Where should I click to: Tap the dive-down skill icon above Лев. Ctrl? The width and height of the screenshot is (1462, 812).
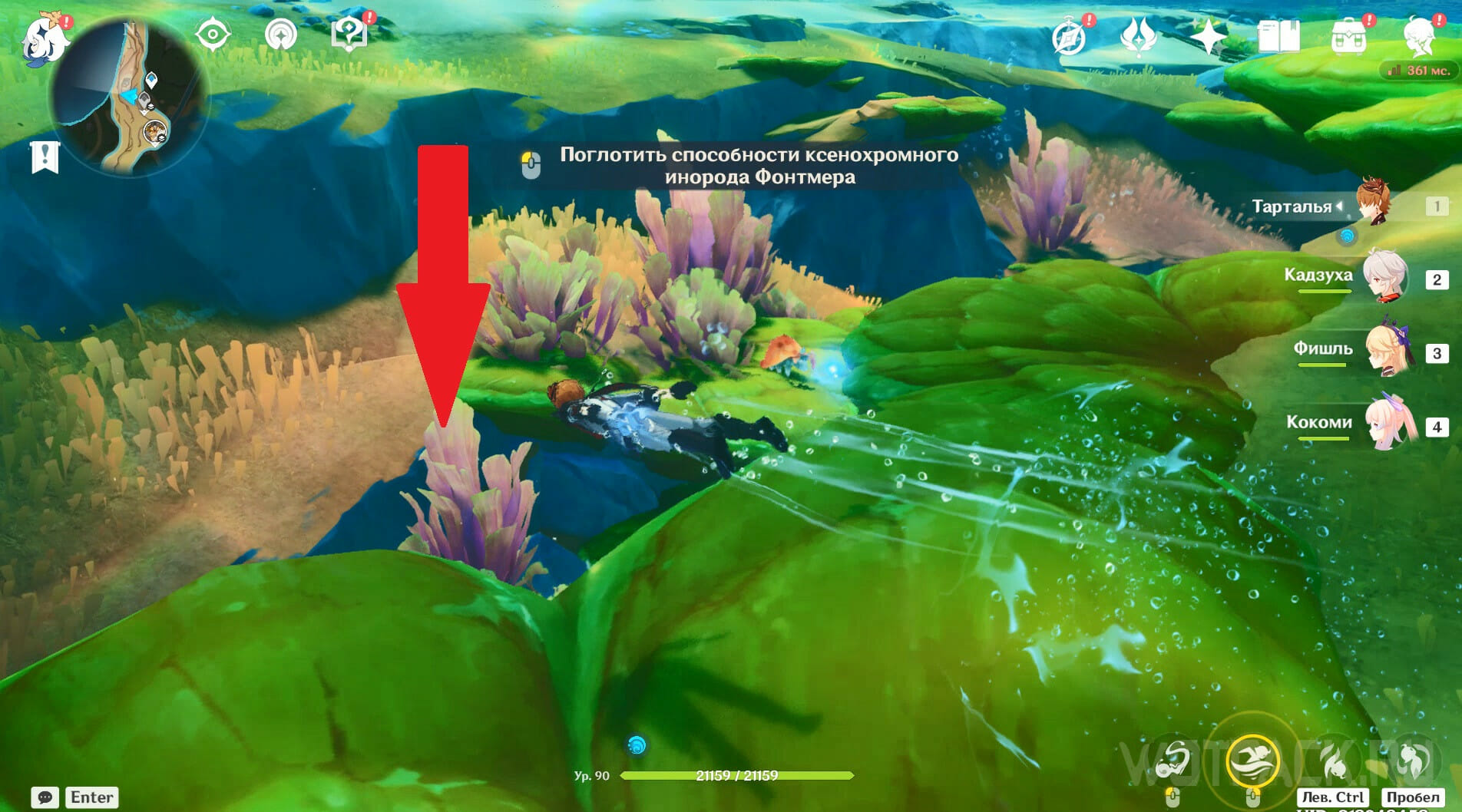(x=1335, y=760)
